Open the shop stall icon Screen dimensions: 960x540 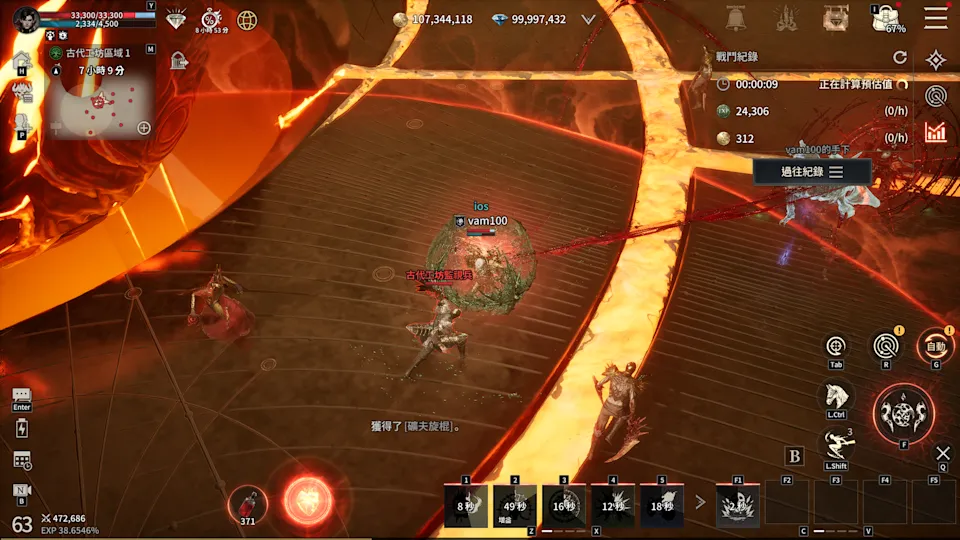pyautogui.click(x=835, y=18)
